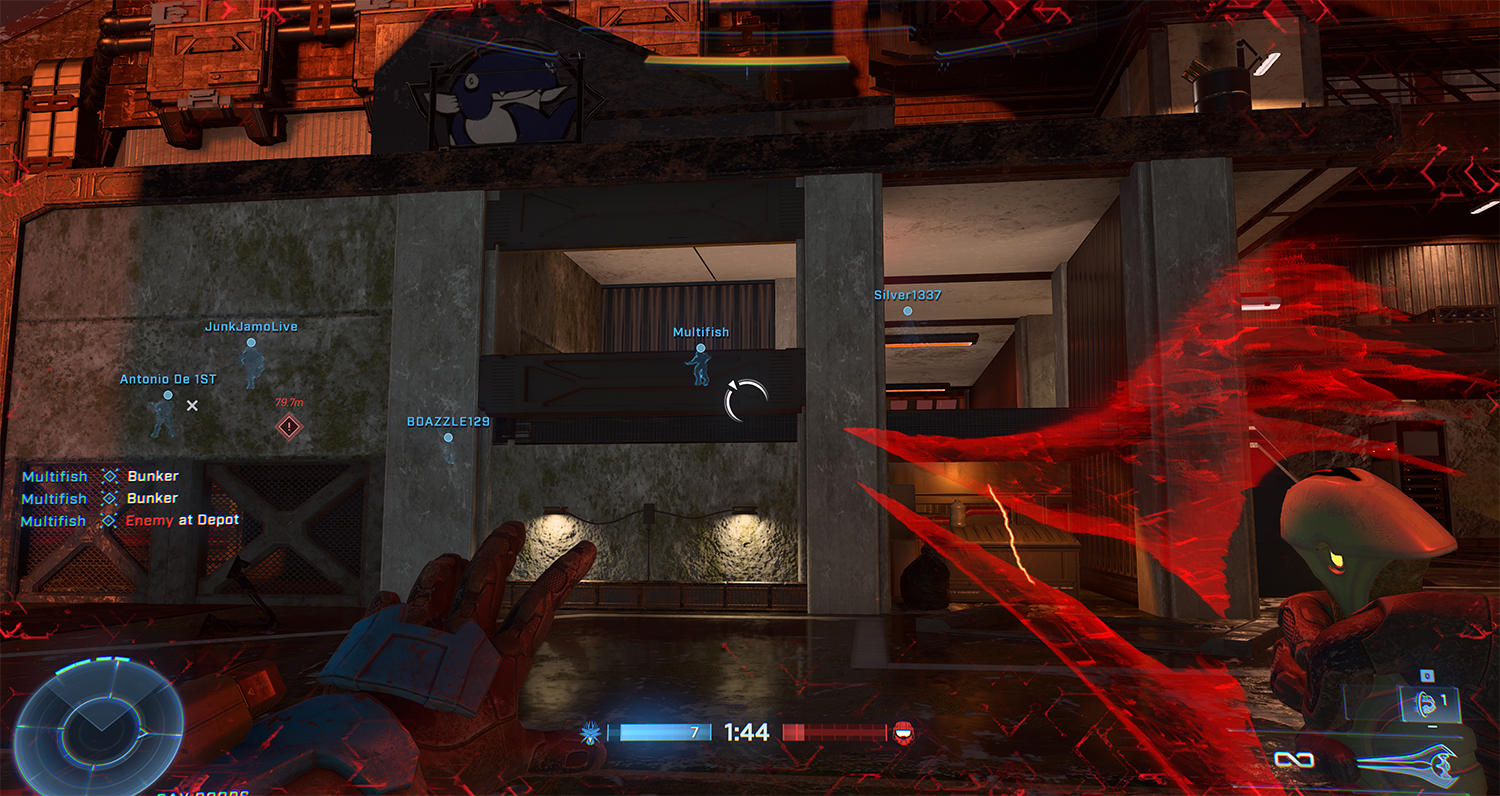Click the red enemy ping diamond marker

click(289, 427)
